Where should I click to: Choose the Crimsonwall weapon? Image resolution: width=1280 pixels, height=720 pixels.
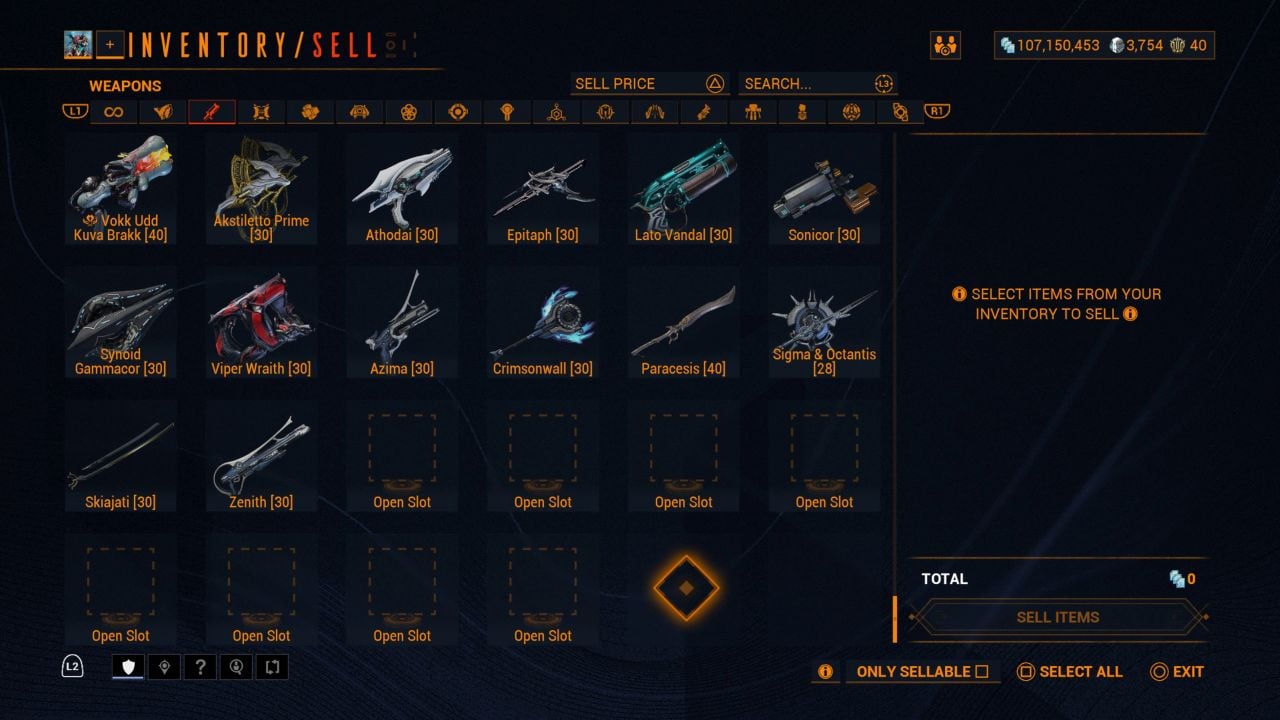[x=543, y=323]
